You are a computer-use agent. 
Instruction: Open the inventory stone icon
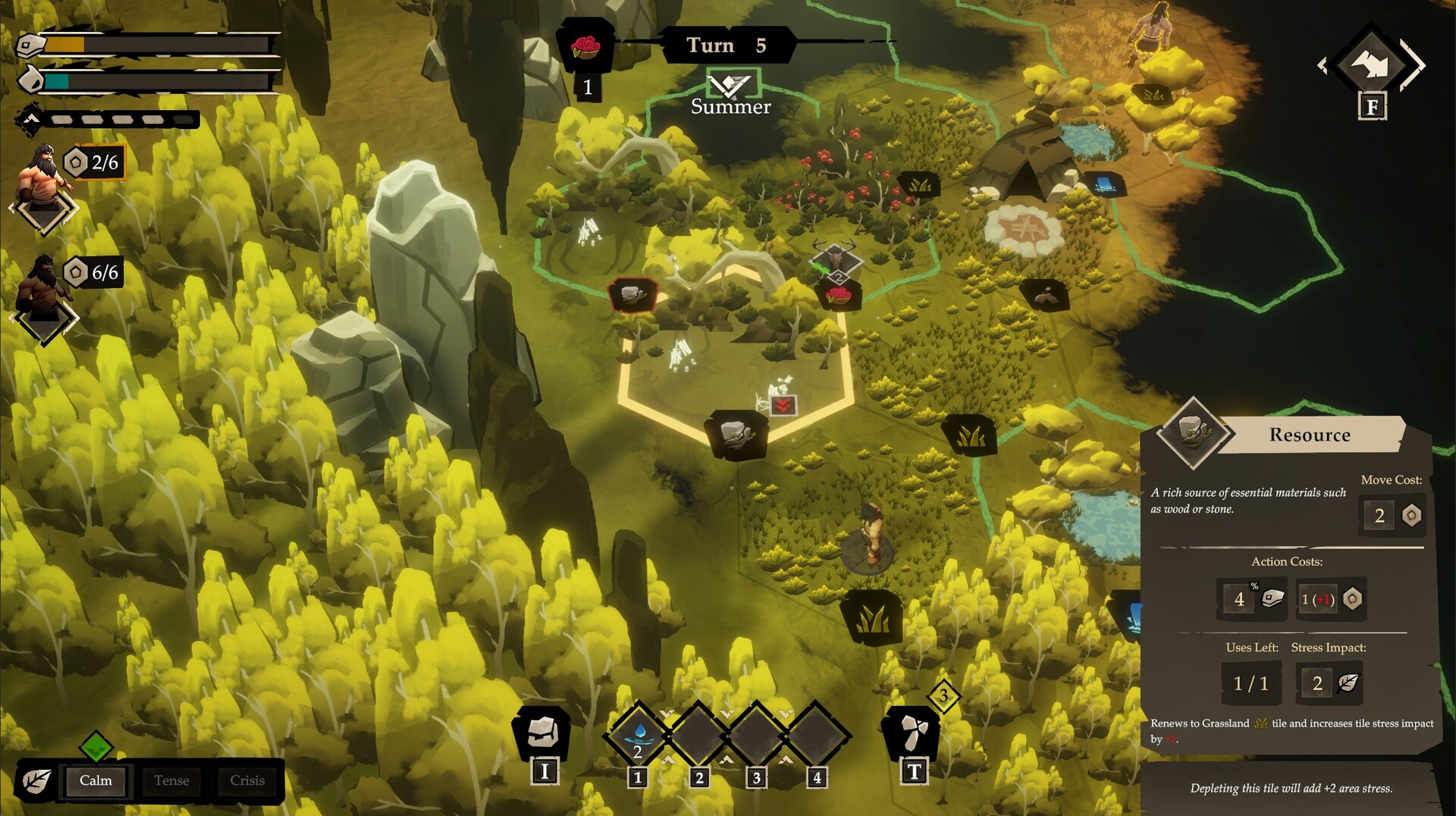(x=542, y=733)
